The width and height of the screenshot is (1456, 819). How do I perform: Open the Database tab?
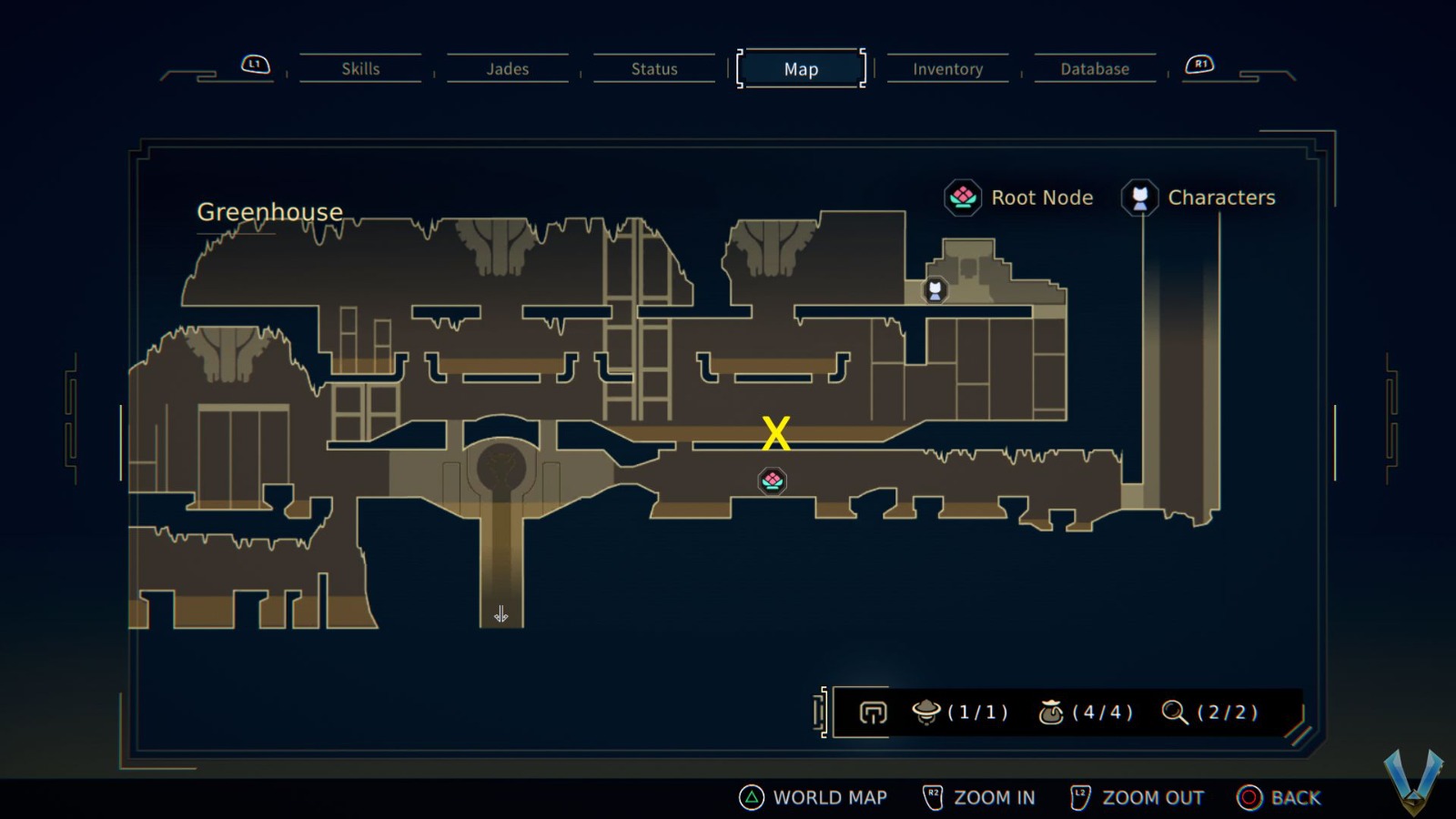[1095, 68]
